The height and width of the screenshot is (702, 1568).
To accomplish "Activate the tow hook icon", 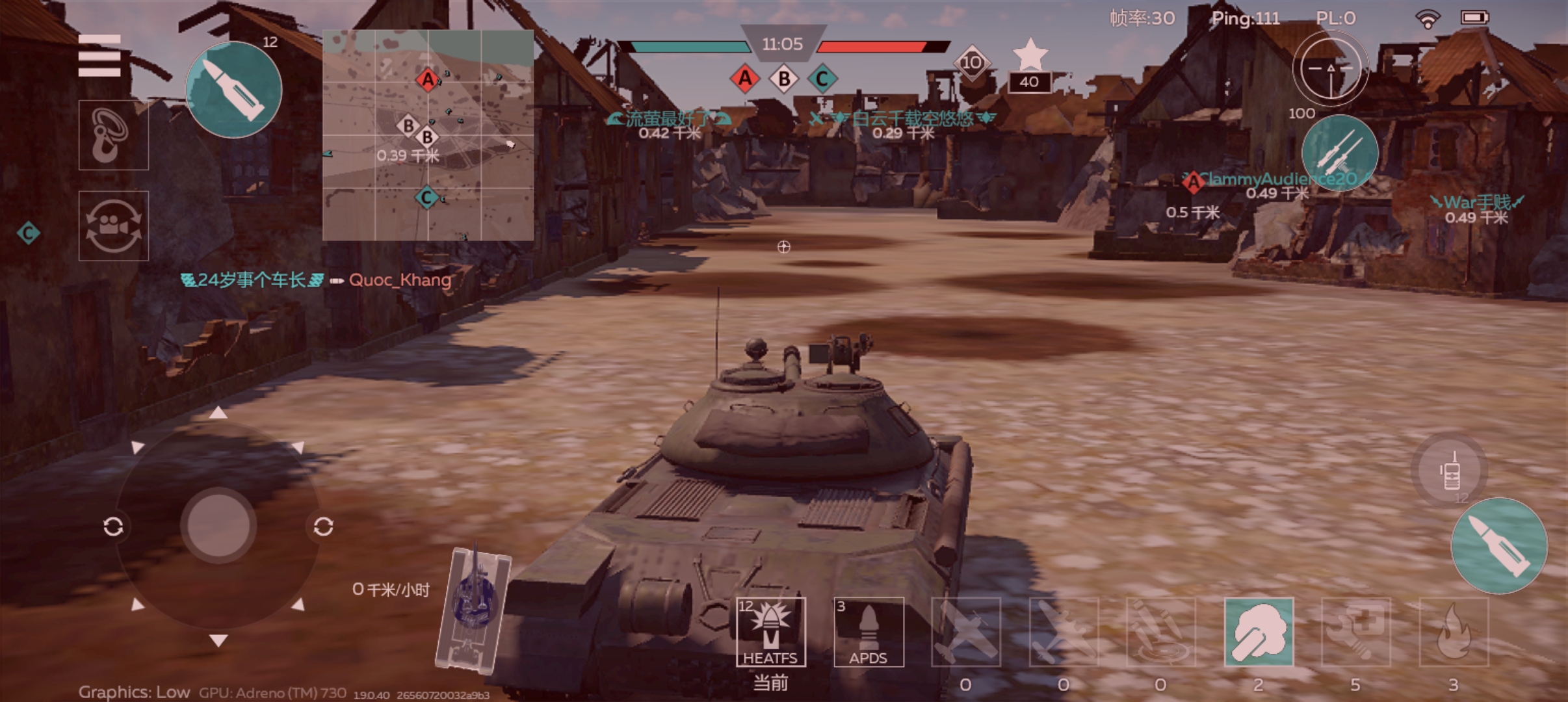I will [113, 135].
